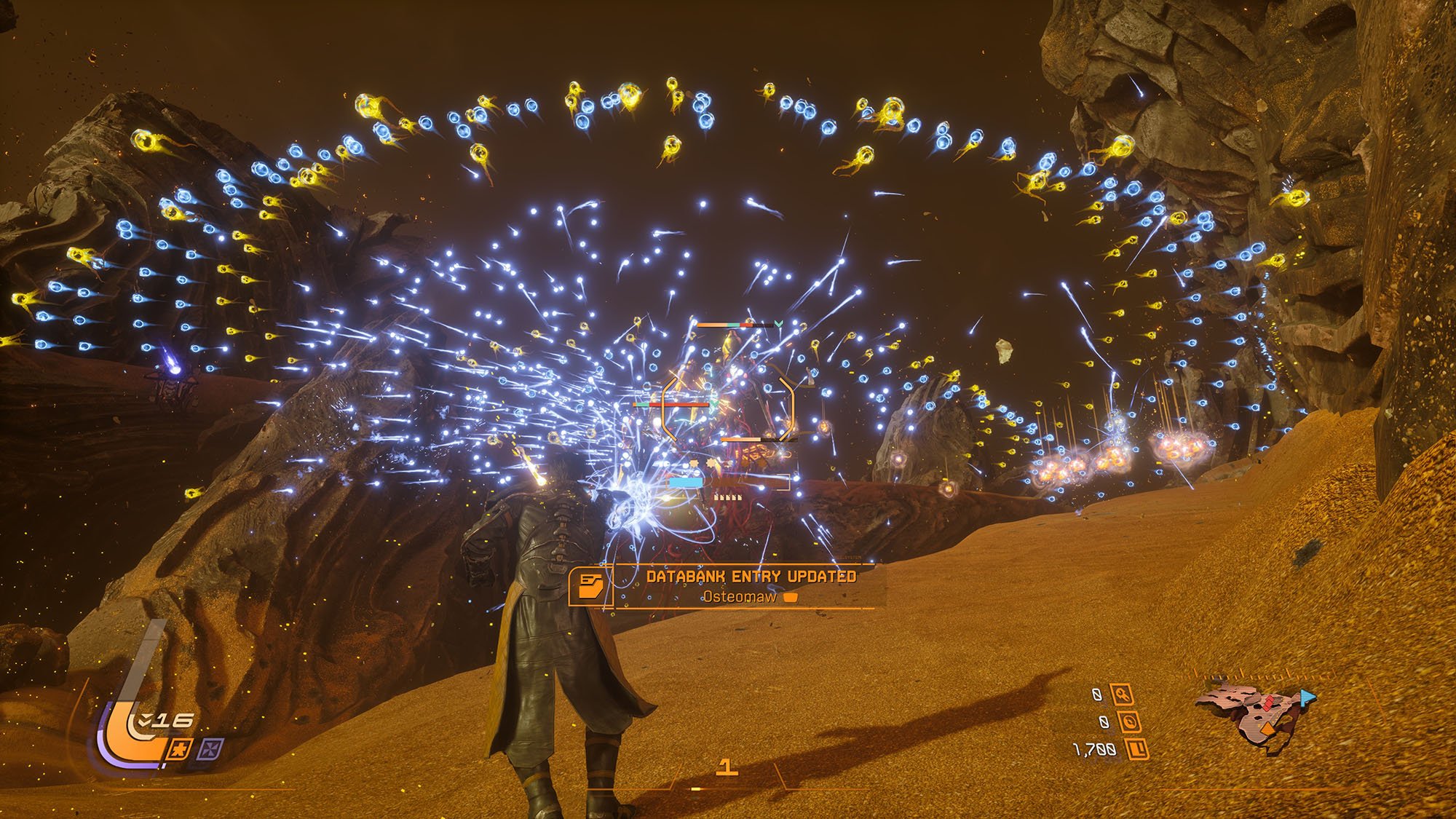The height and width of the screenshot is (819, 1456).
Task: Click the red marker on the minimap
Action: coord(1267,703)
